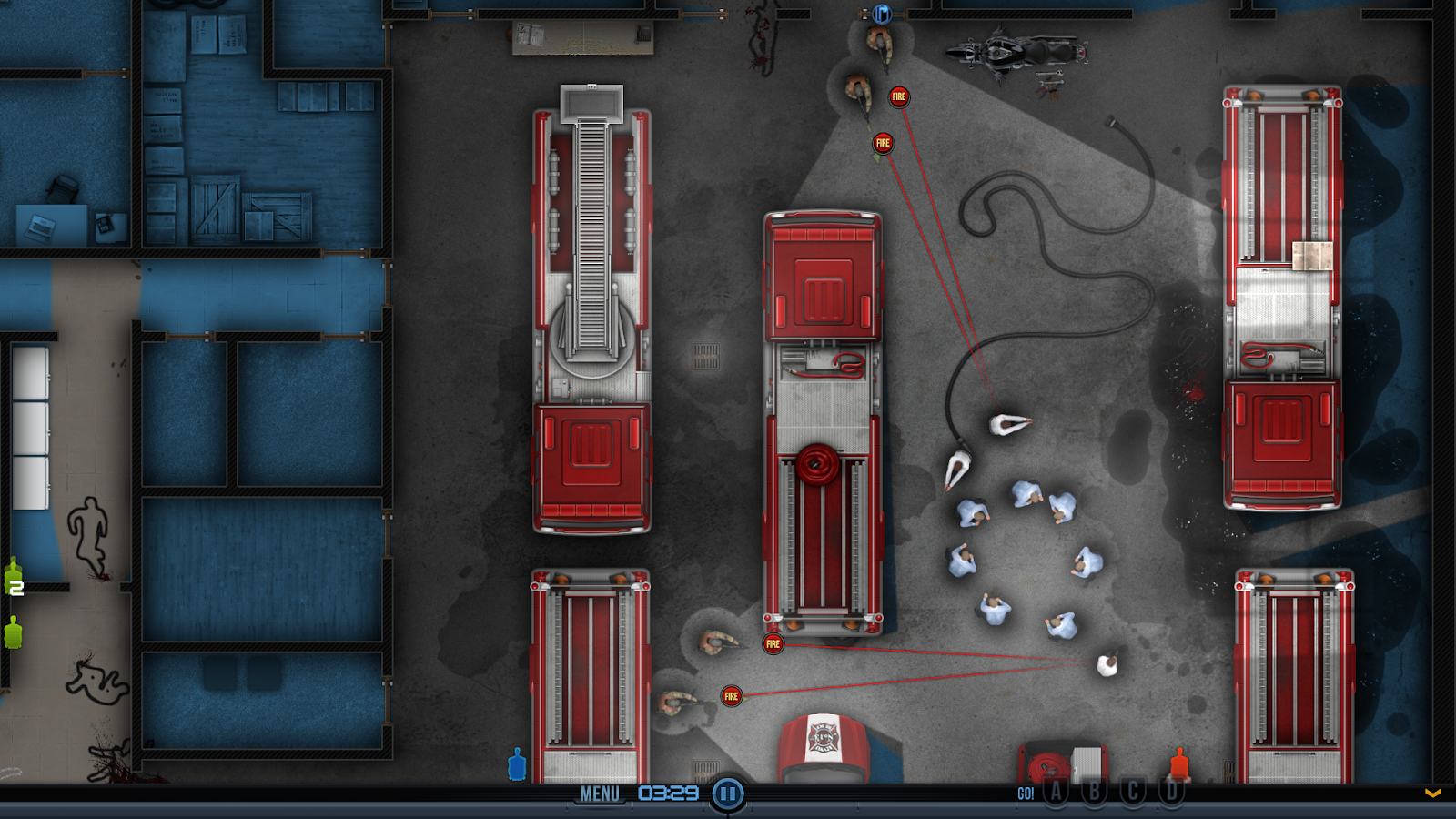Click the lower FIRE marker in the upper courtyard
Screen dimensions: 1456x819
pos(881,142)
